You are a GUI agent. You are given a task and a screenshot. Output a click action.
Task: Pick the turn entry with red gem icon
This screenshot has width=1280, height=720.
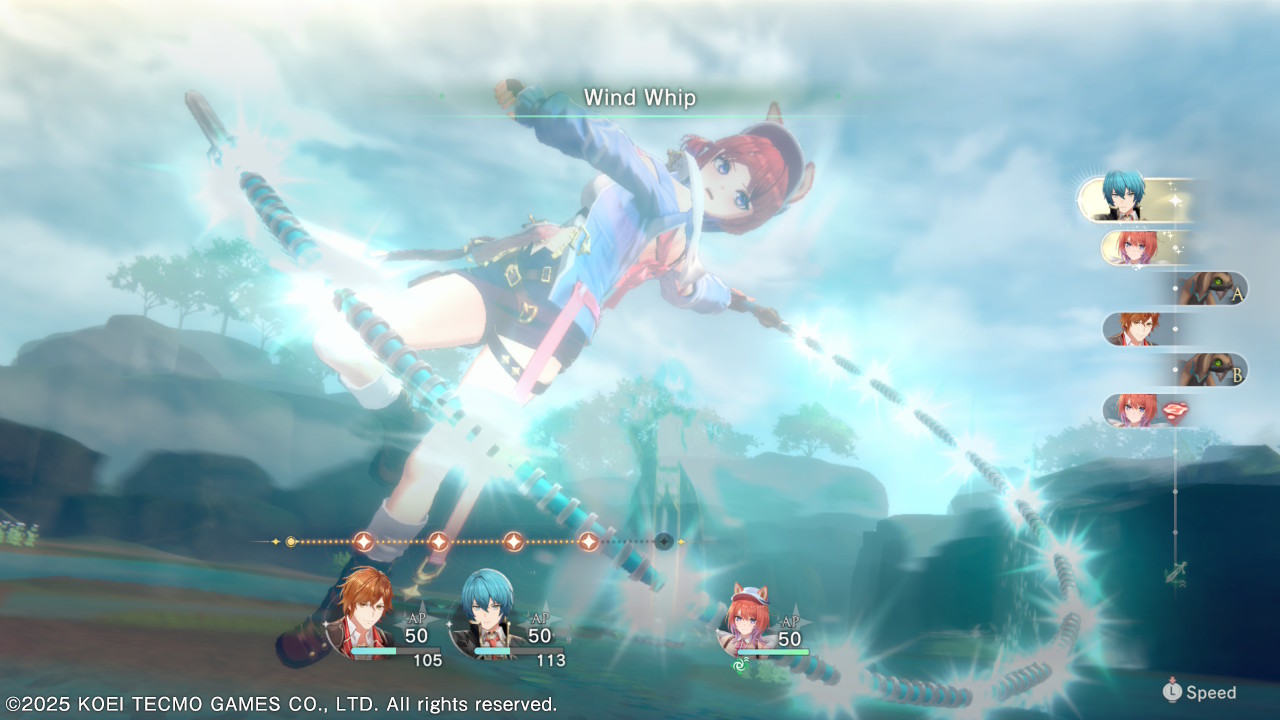coord(1152,410)
